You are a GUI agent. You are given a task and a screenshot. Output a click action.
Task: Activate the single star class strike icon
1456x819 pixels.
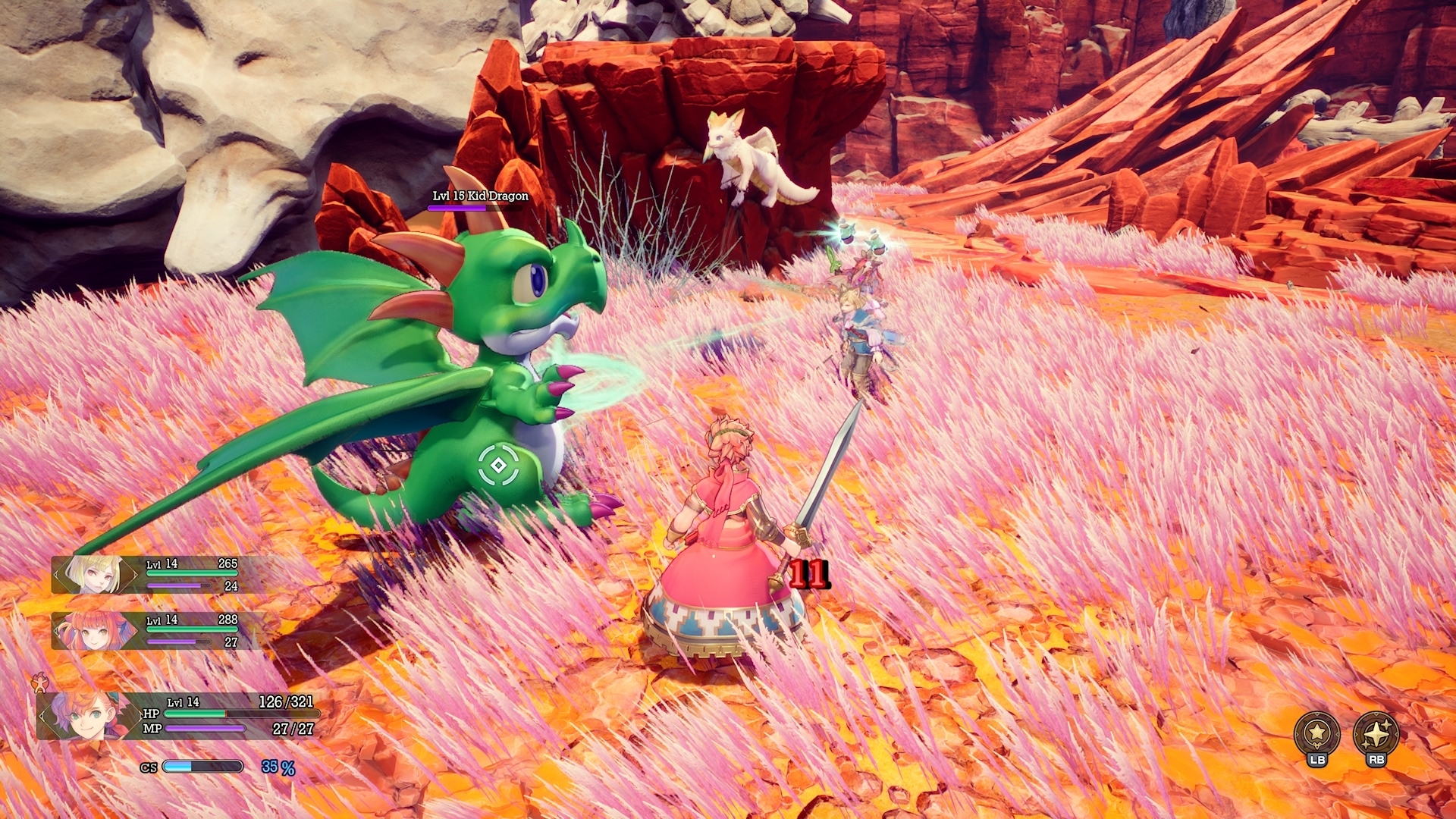1316,733
